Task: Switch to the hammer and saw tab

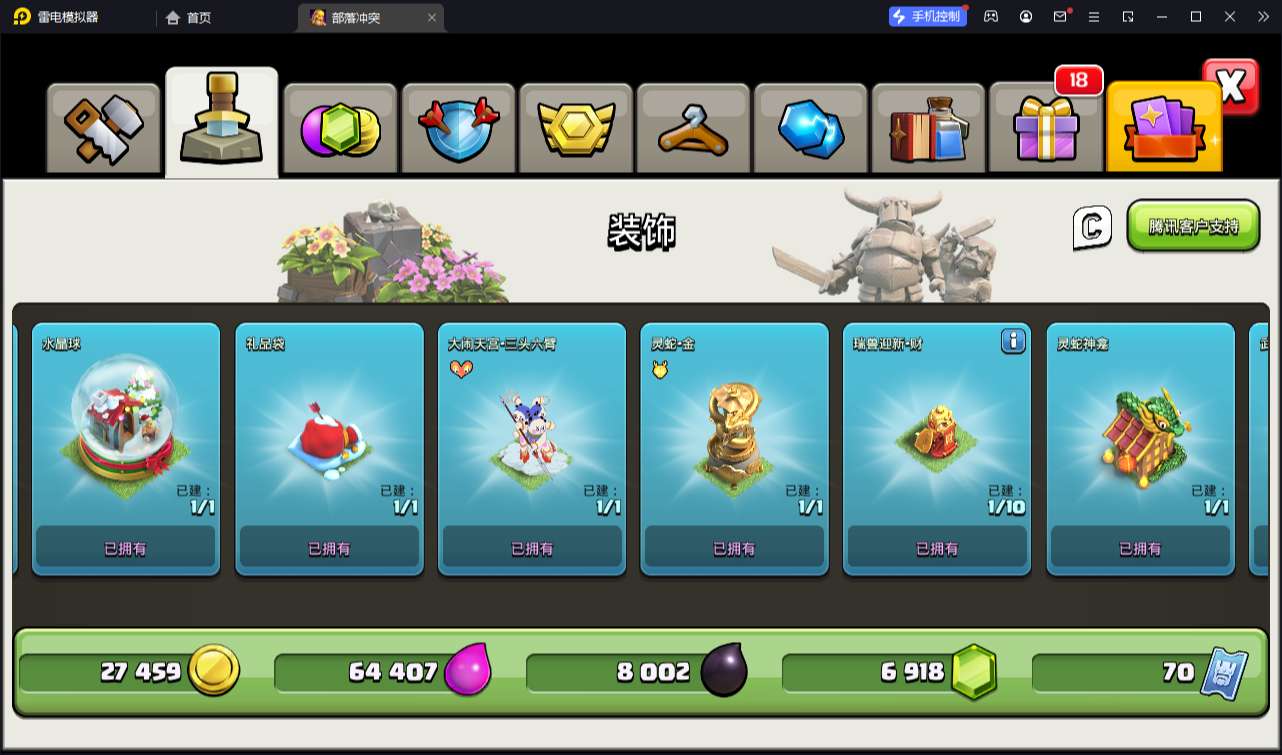Action: point(104,130)
